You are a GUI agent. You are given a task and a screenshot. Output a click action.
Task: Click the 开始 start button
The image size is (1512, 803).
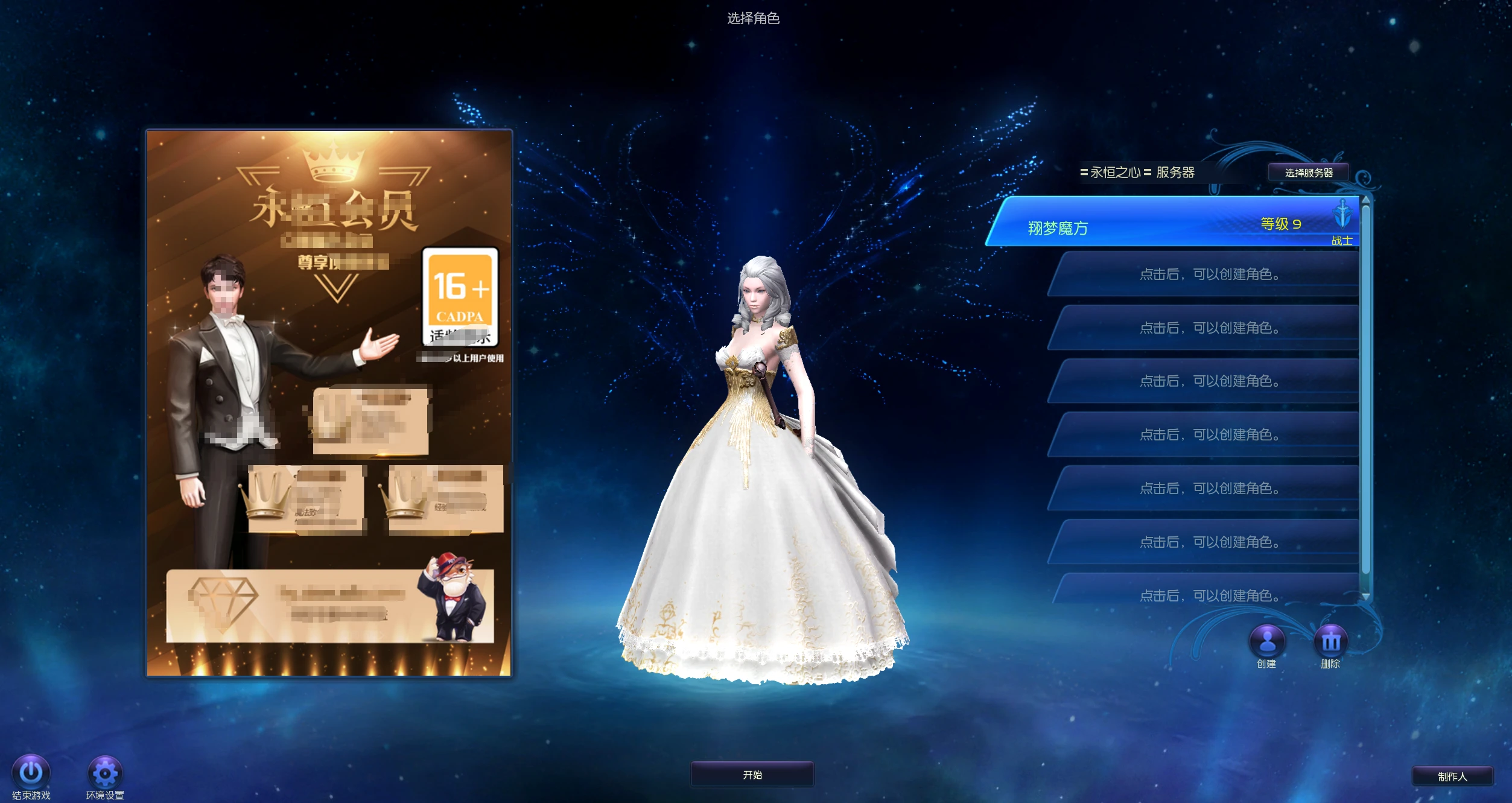tap(752, 775)
